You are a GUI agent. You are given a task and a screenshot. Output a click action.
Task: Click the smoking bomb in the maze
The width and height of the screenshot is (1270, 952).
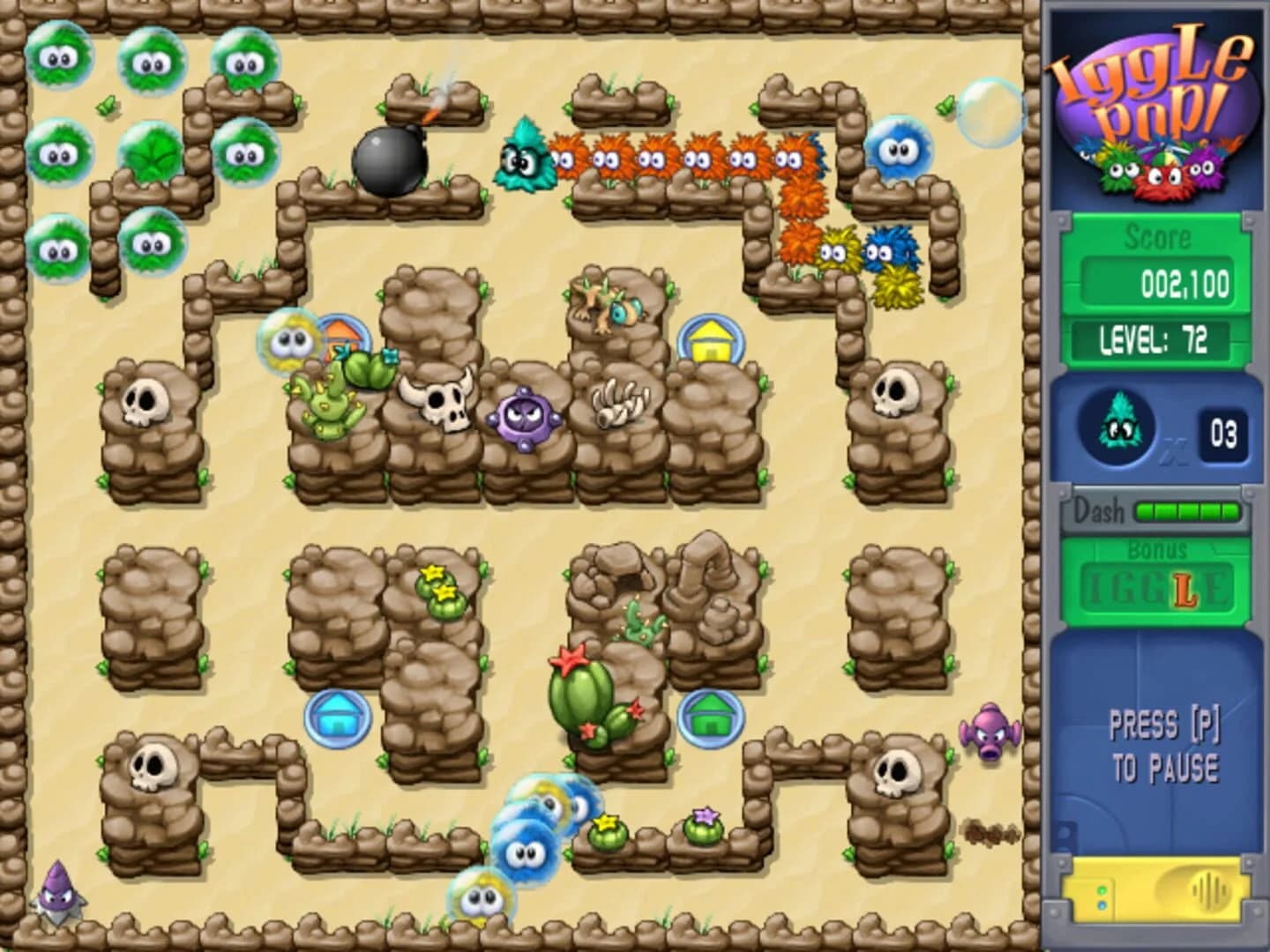click(391, 159)
